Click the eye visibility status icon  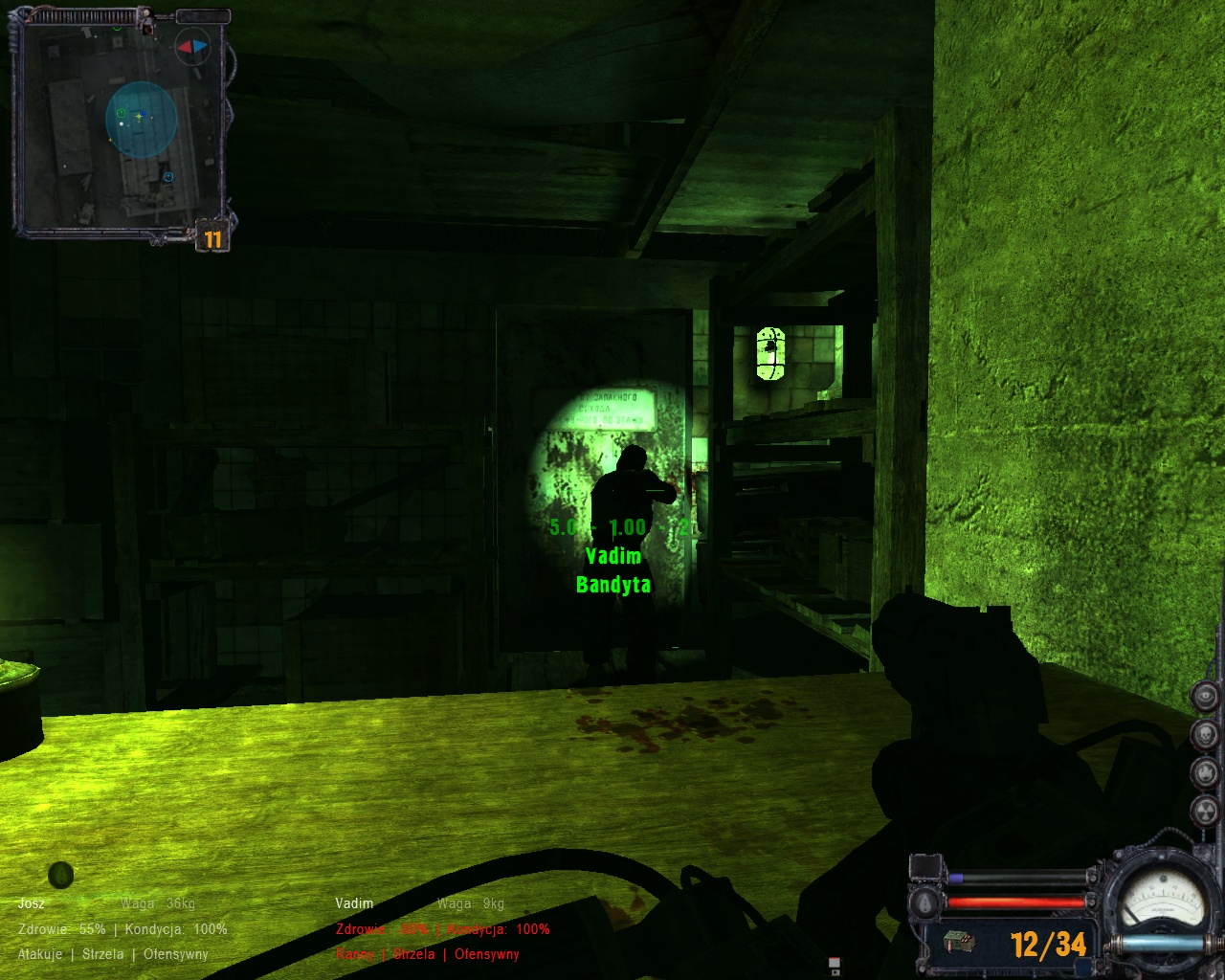pyautogui.click(x=1206, y=696)
